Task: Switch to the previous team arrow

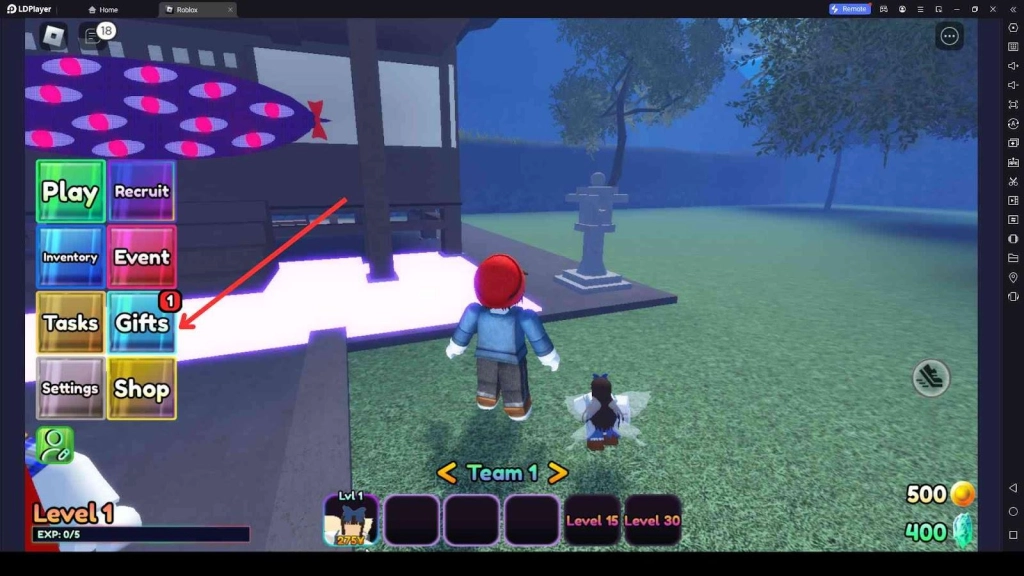Action: [447, 473]
